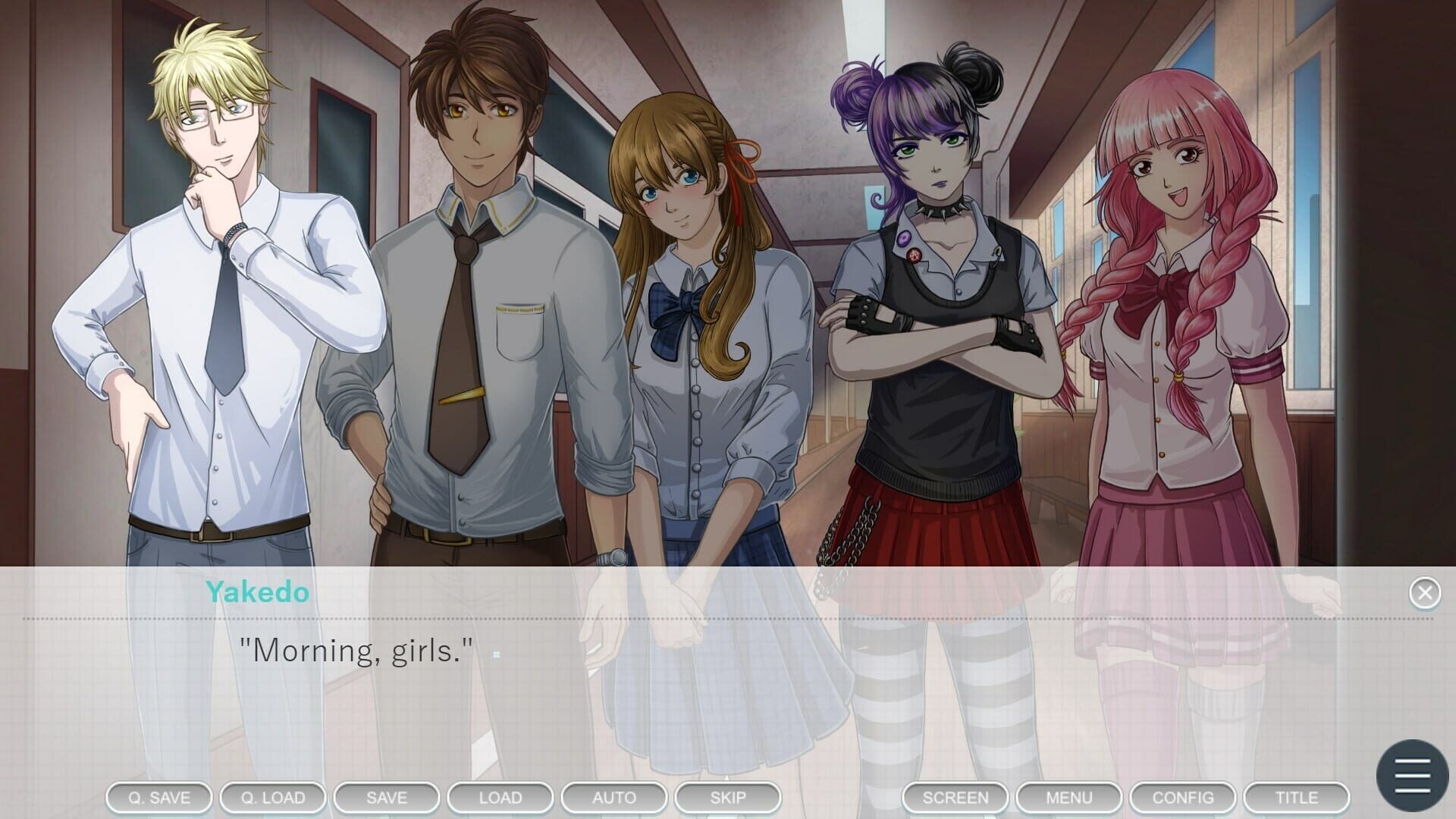This screenshot has height=819, width=1456.
Task: Capture a screenshot with the SCREEN button
Action: click(955, 797)
